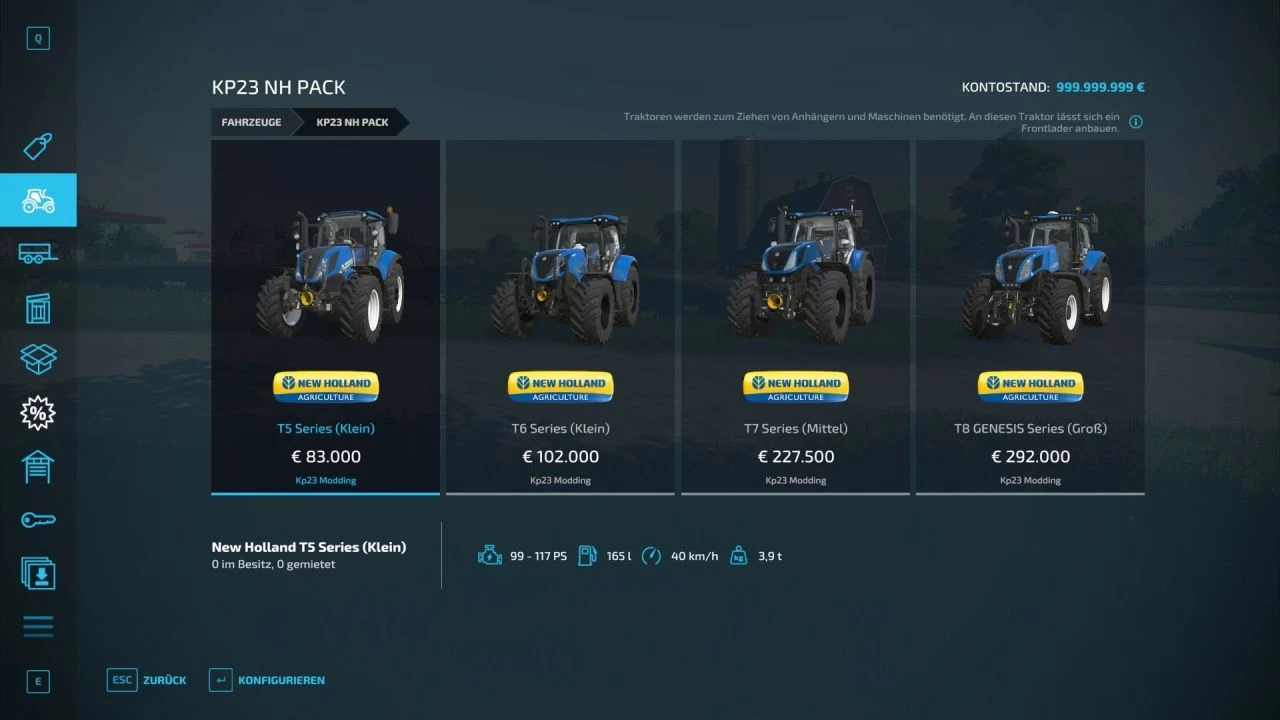Select the T5 Series (Klein) tractor card

click(x=325, y=316)
